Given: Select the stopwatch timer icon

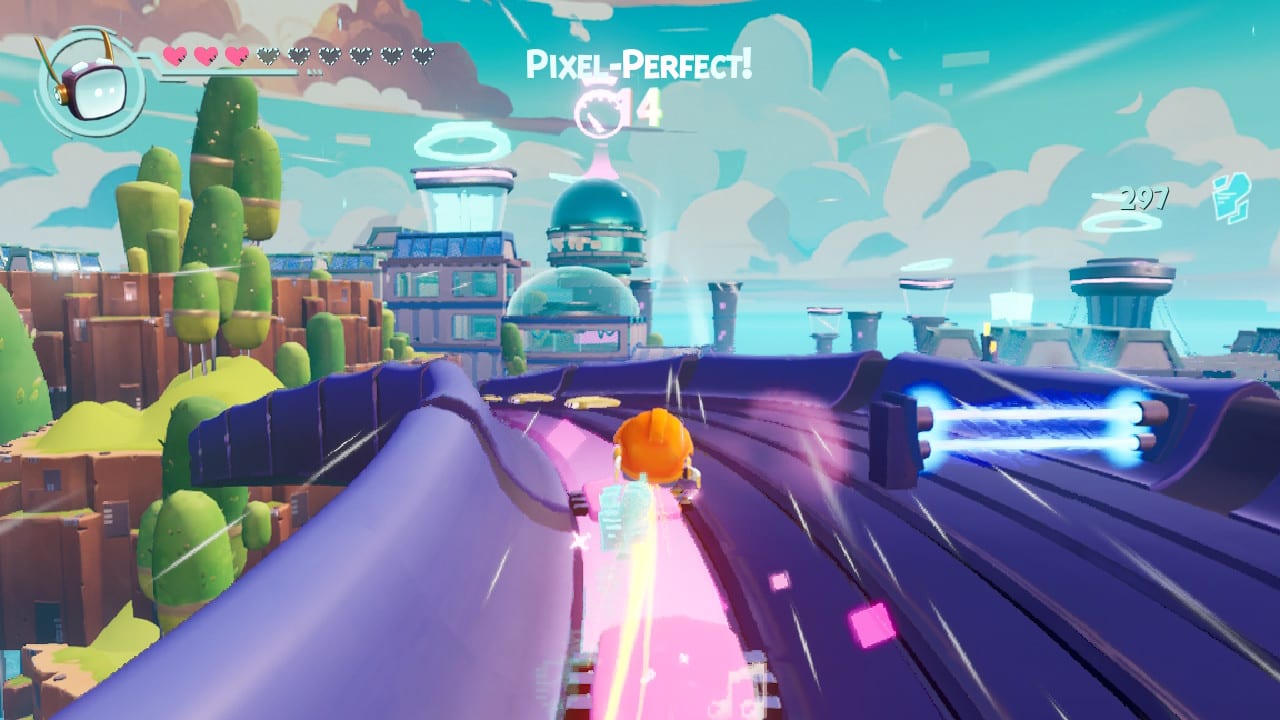Looking at the screenshot, I should [599, 114].
